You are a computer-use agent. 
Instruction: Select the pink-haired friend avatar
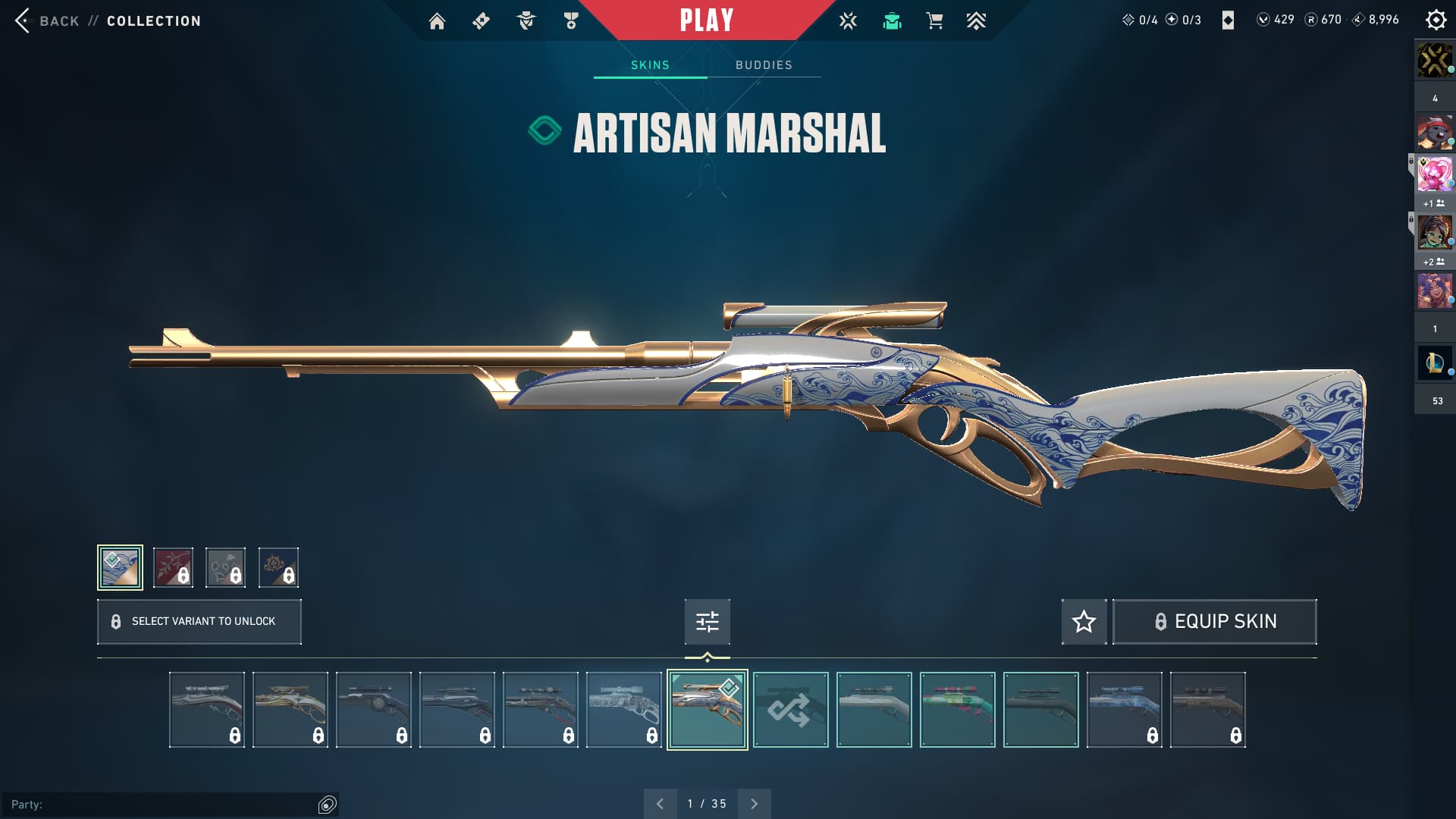(x=1434, y=174)
